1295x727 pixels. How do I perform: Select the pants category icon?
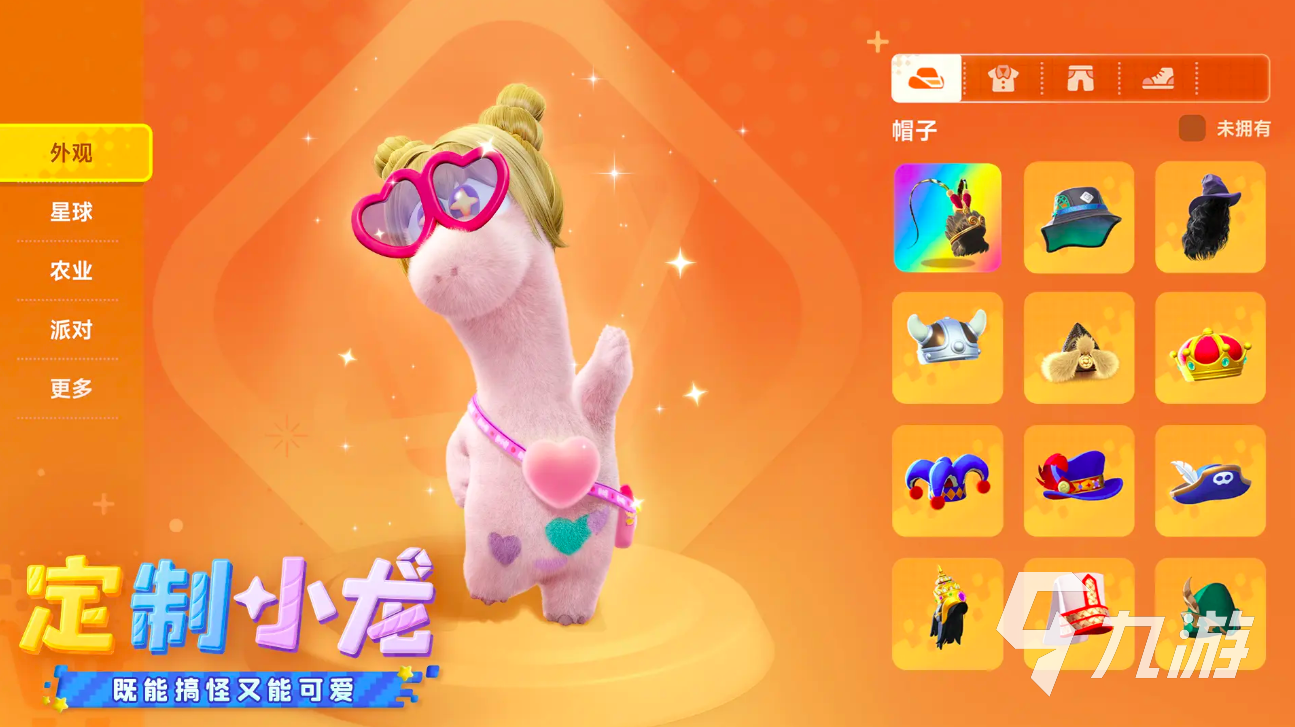pos(1081,79)
